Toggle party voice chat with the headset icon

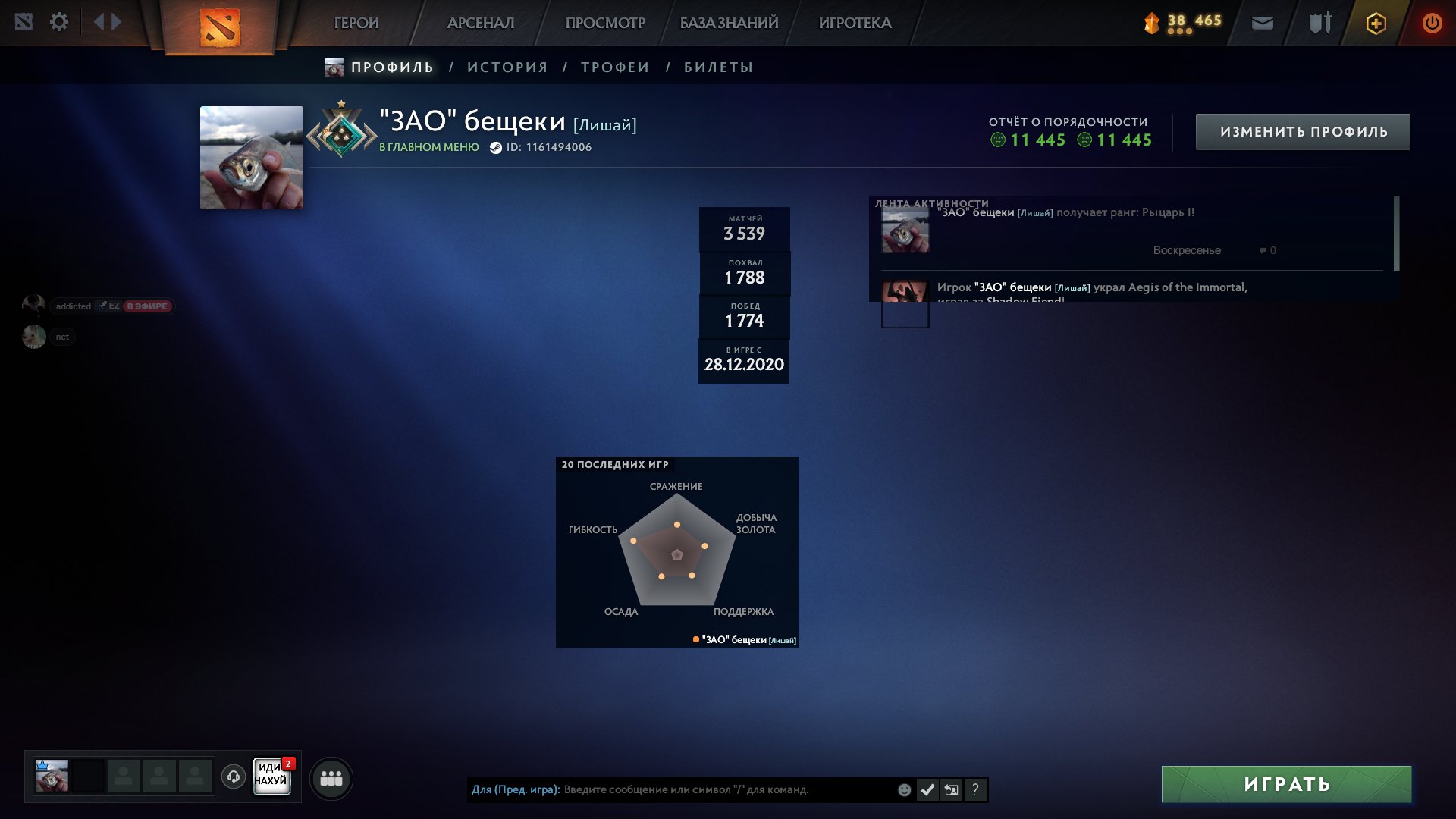click(234, 777)
